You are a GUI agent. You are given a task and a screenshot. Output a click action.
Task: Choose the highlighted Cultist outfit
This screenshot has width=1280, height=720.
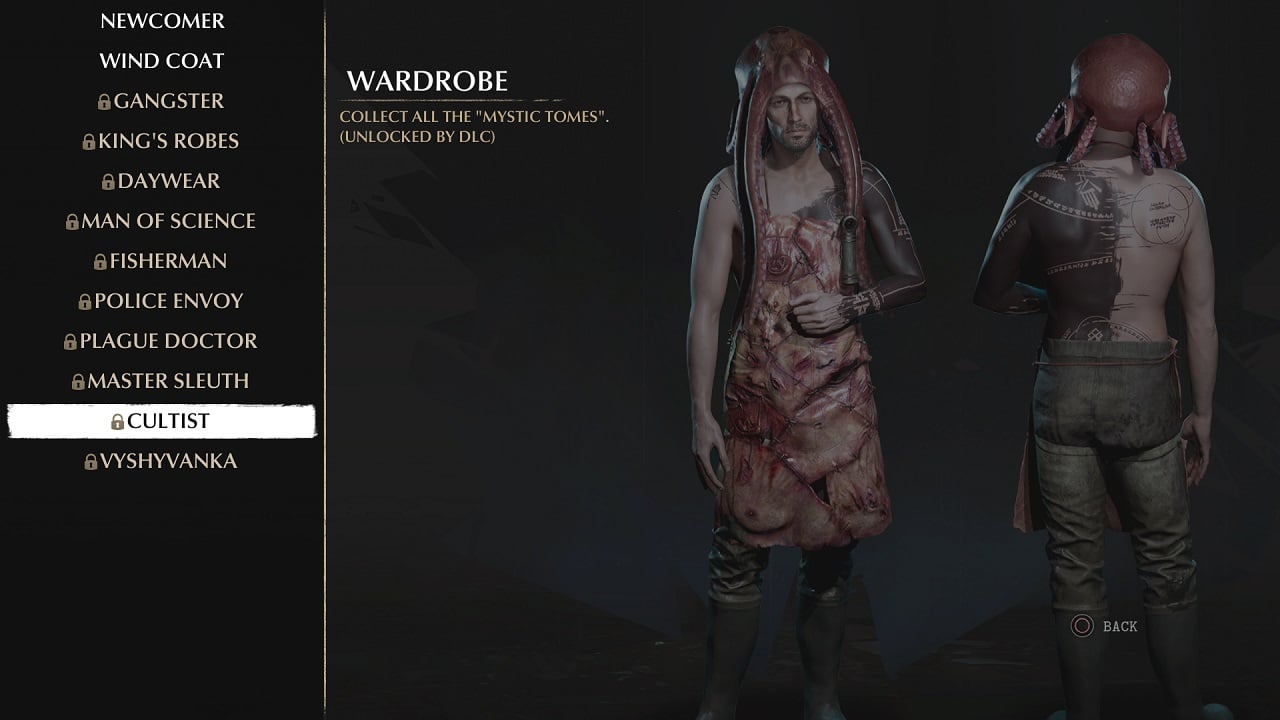(x=162, y=421)
